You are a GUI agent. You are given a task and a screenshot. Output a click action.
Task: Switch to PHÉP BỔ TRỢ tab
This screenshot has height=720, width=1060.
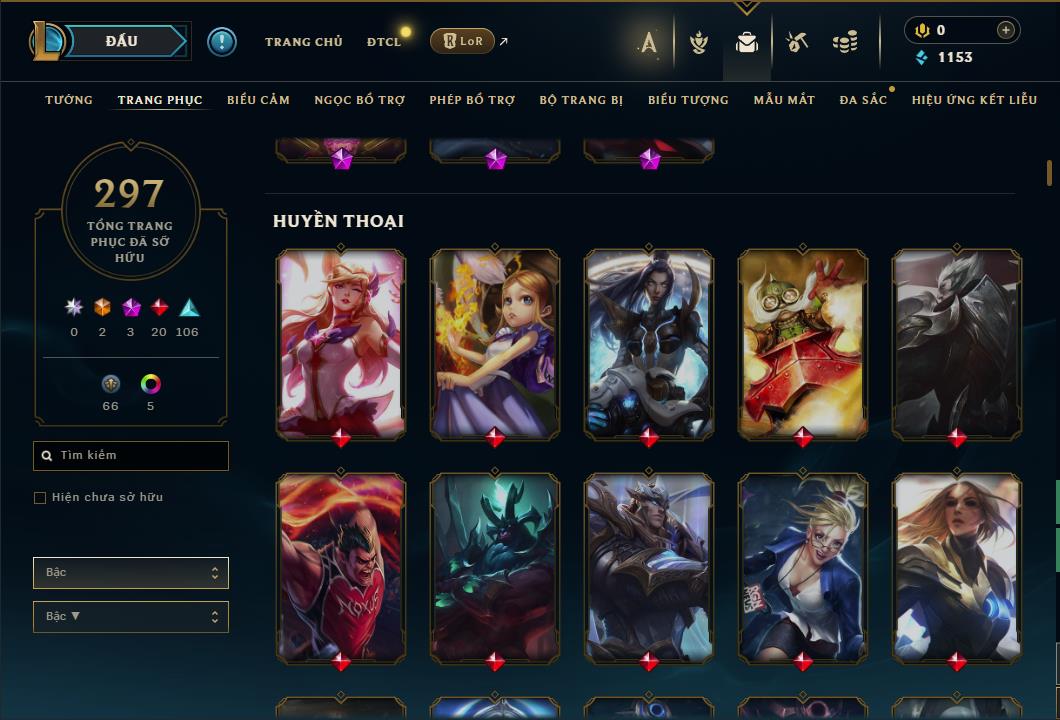(x=472, y=100)
